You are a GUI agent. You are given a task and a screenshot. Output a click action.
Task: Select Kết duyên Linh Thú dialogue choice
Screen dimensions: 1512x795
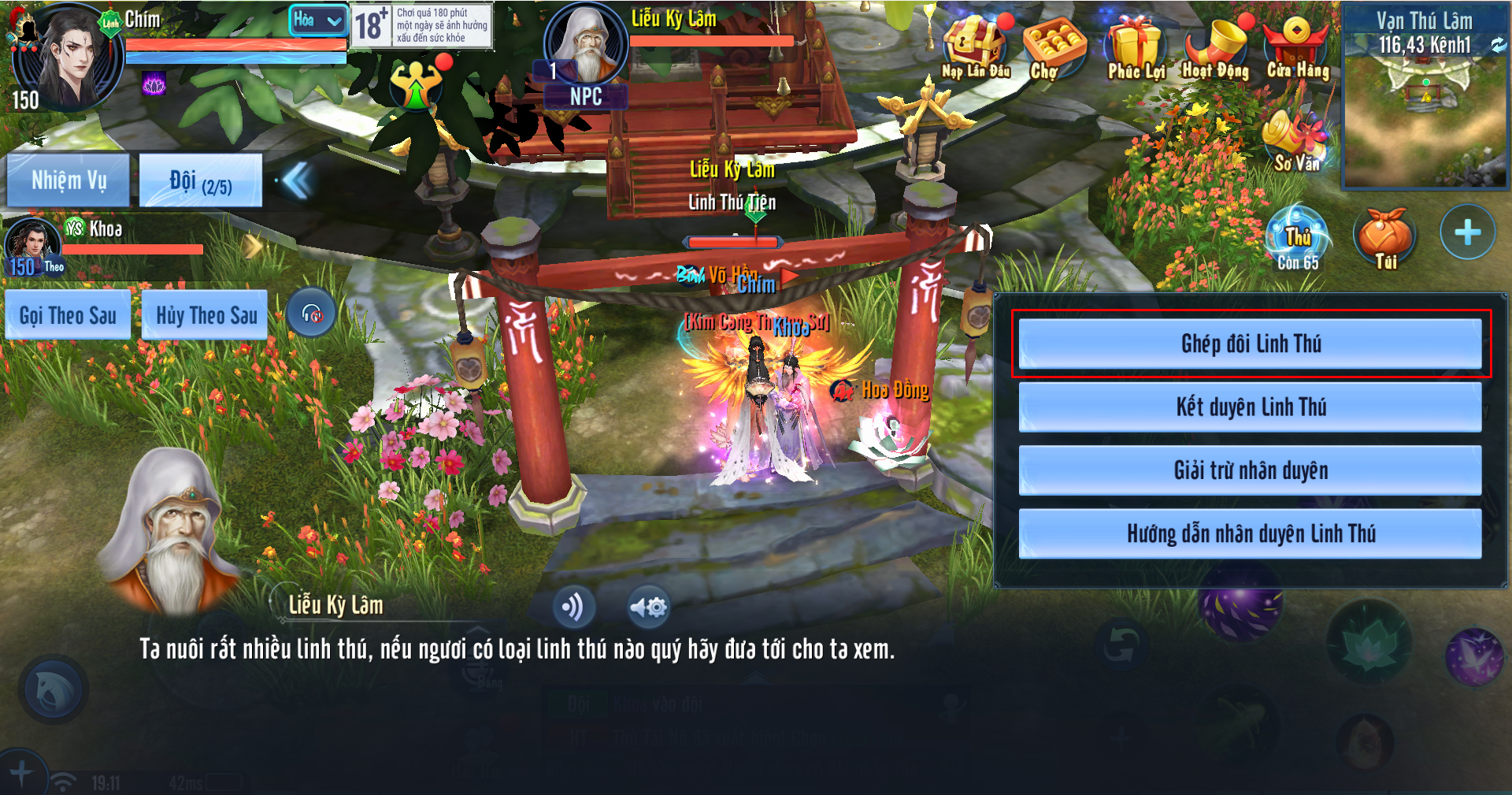click(1250, 407)
